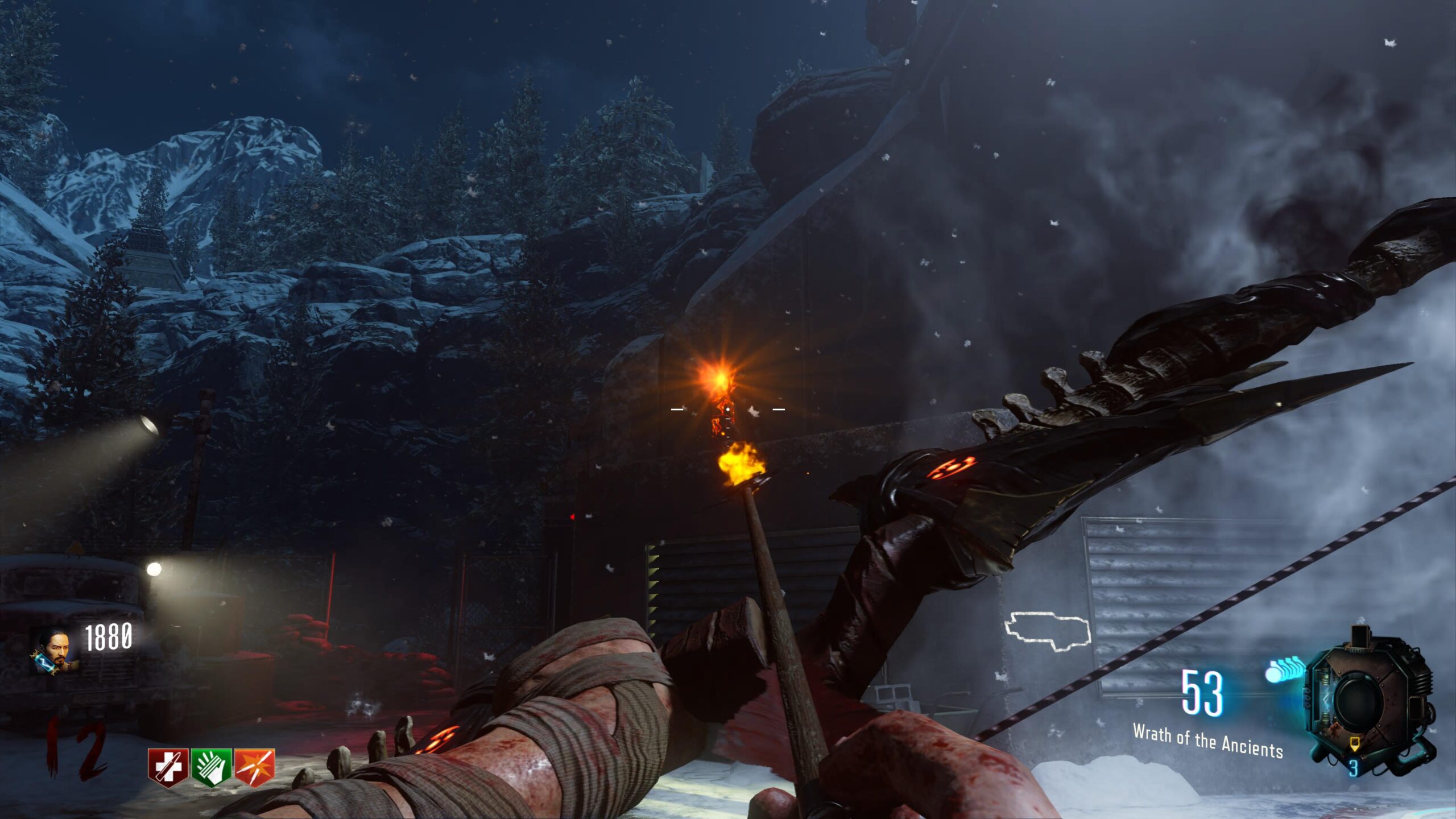Select the red Juggernog perk icon
1456x819 pixels.
click(168, 767)
